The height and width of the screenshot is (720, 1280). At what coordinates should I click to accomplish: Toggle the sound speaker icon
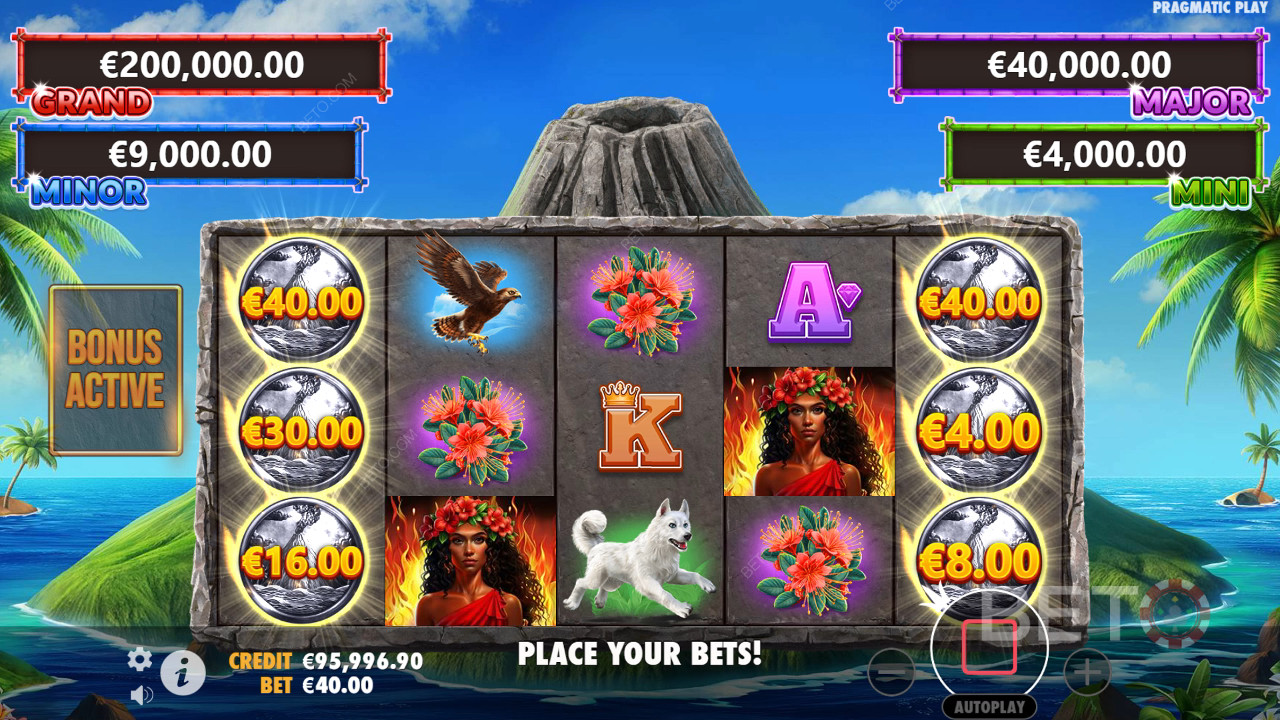coord(141,693)
